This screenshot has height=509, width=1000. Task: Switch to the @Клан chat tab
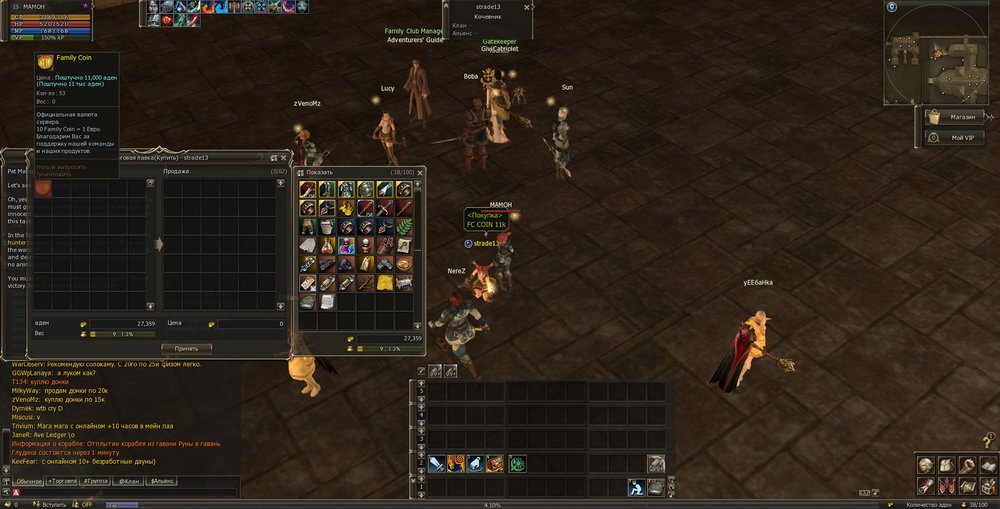[128, 481]
